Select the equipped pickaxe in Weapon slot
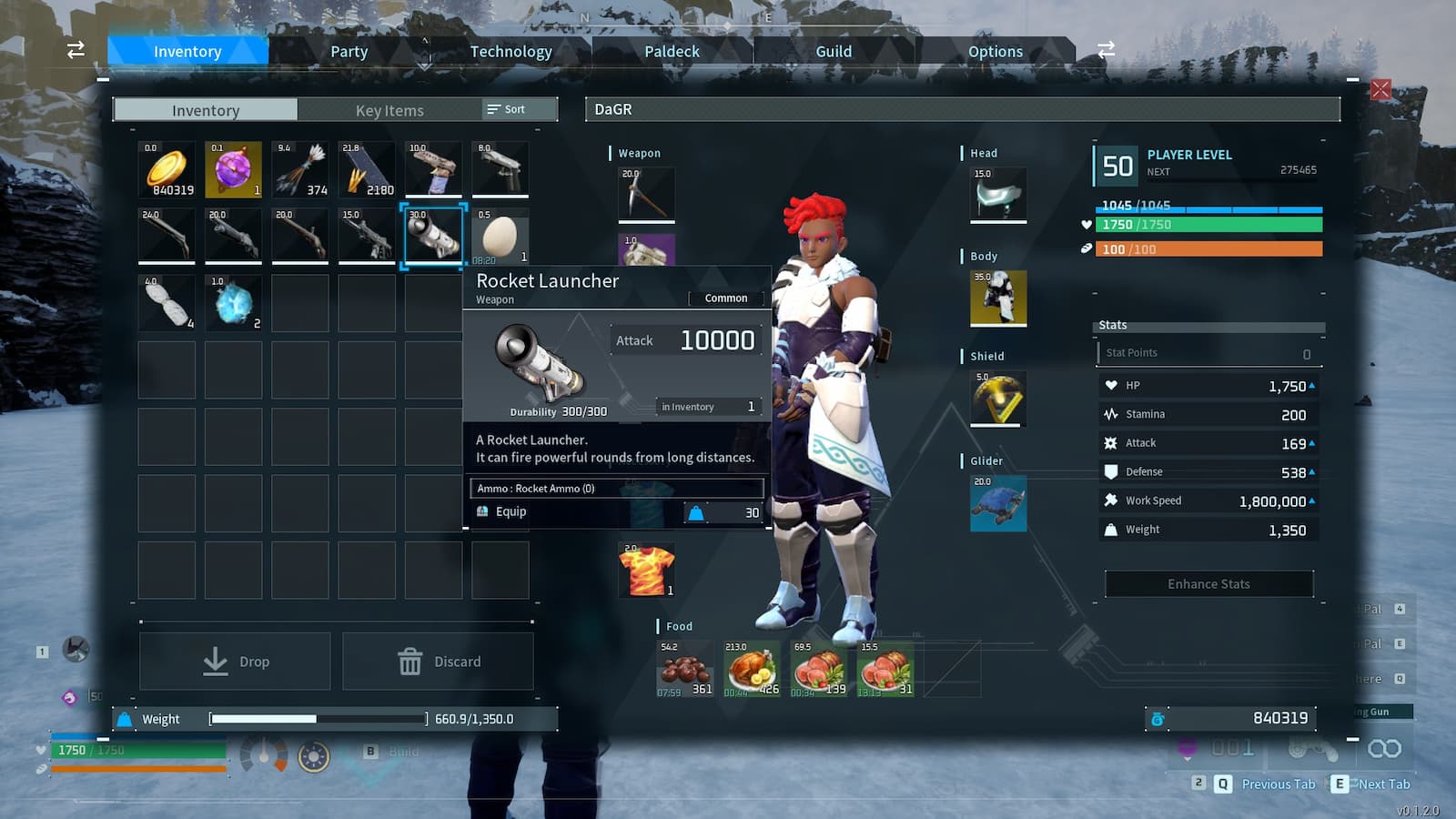1456x819 pixels. pyautogui.click(x=646, y=193)
